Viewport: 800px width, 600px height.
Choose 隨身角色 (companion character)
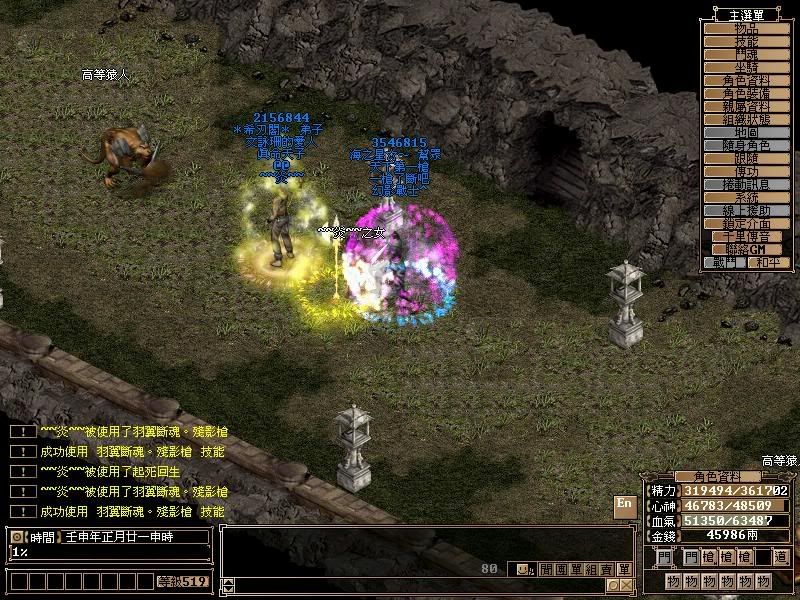(x=746, y=145)
